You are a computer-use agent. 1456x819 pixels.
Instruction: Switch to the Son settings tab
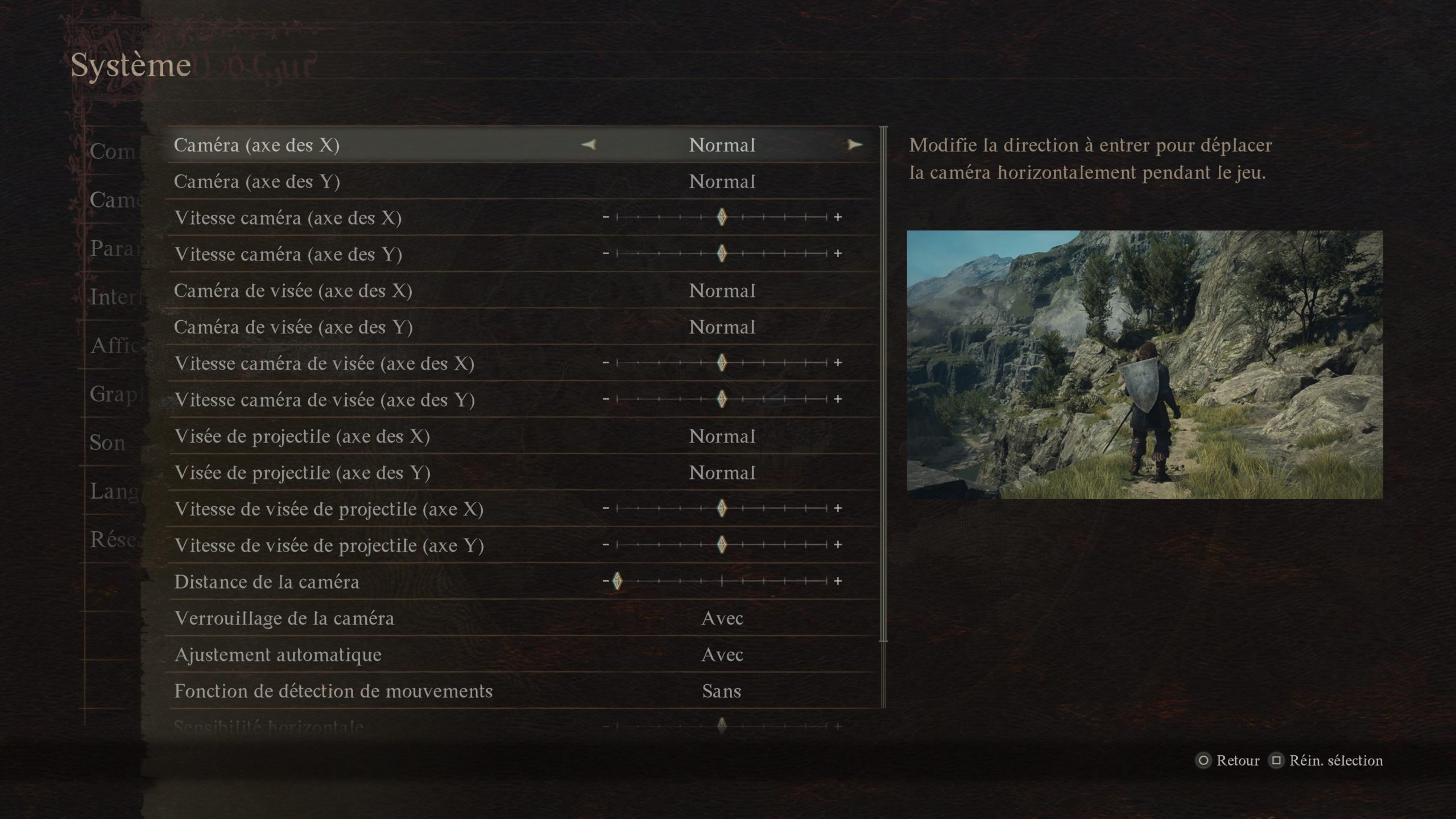(107, 442)
